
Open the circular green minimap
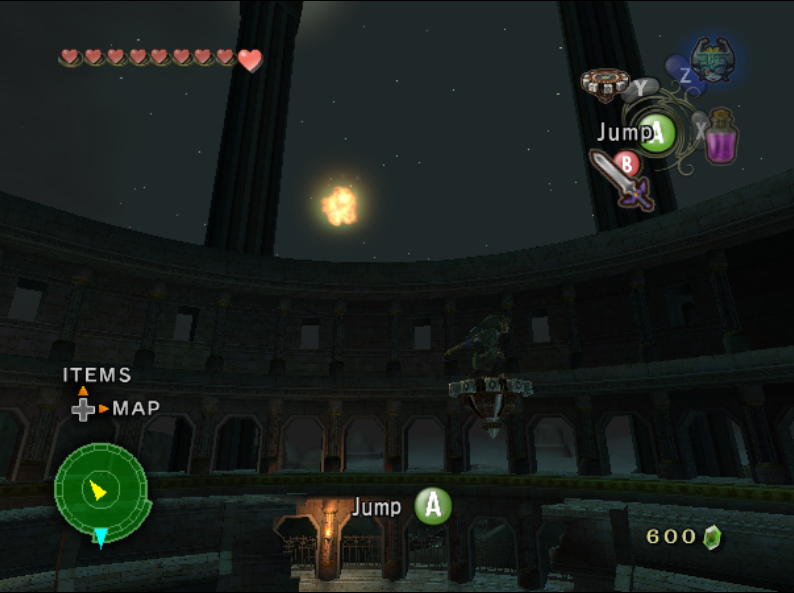pyautogui.click(x=100, y=489)
